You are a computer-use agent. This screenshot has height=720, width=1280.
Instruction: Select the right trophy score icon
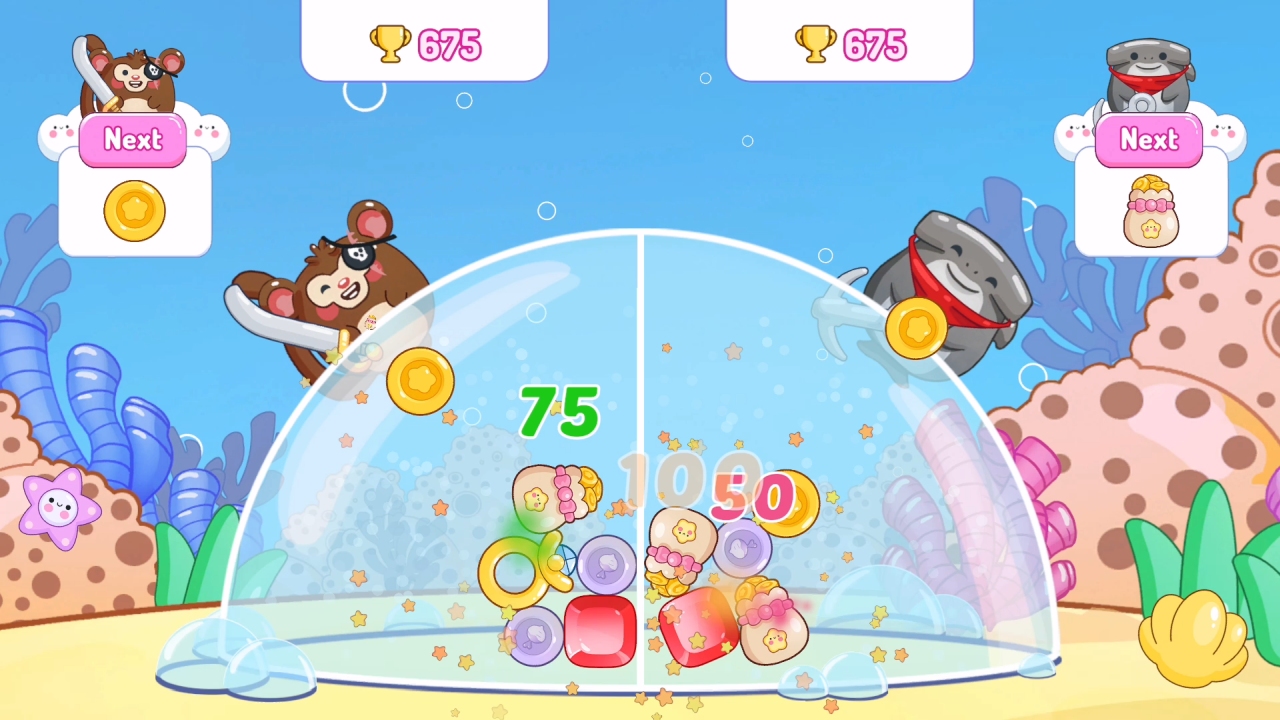point(816,44)
